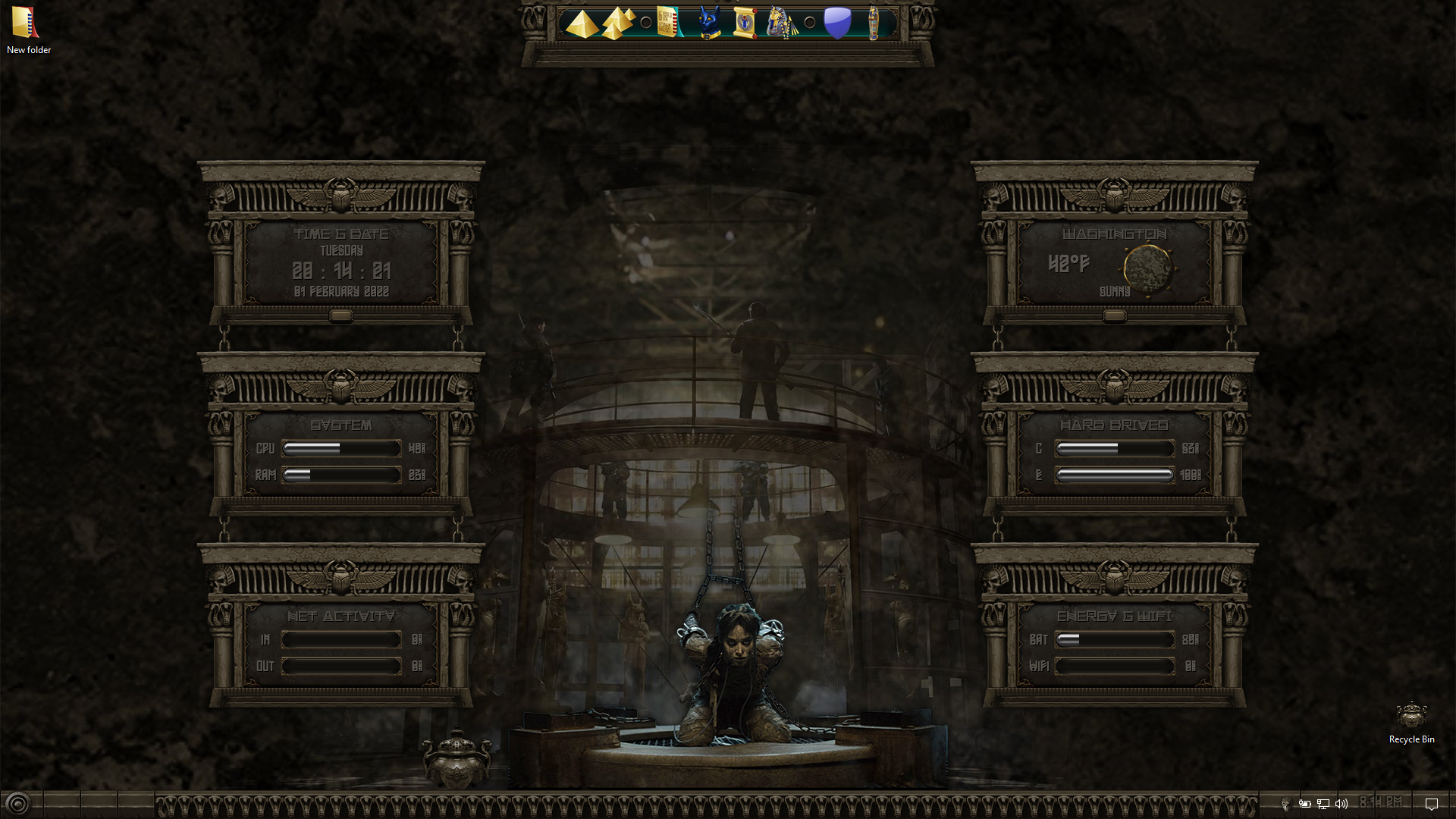
Task: Launch the sarcophagus dock icon
Action: click(874, 23)
